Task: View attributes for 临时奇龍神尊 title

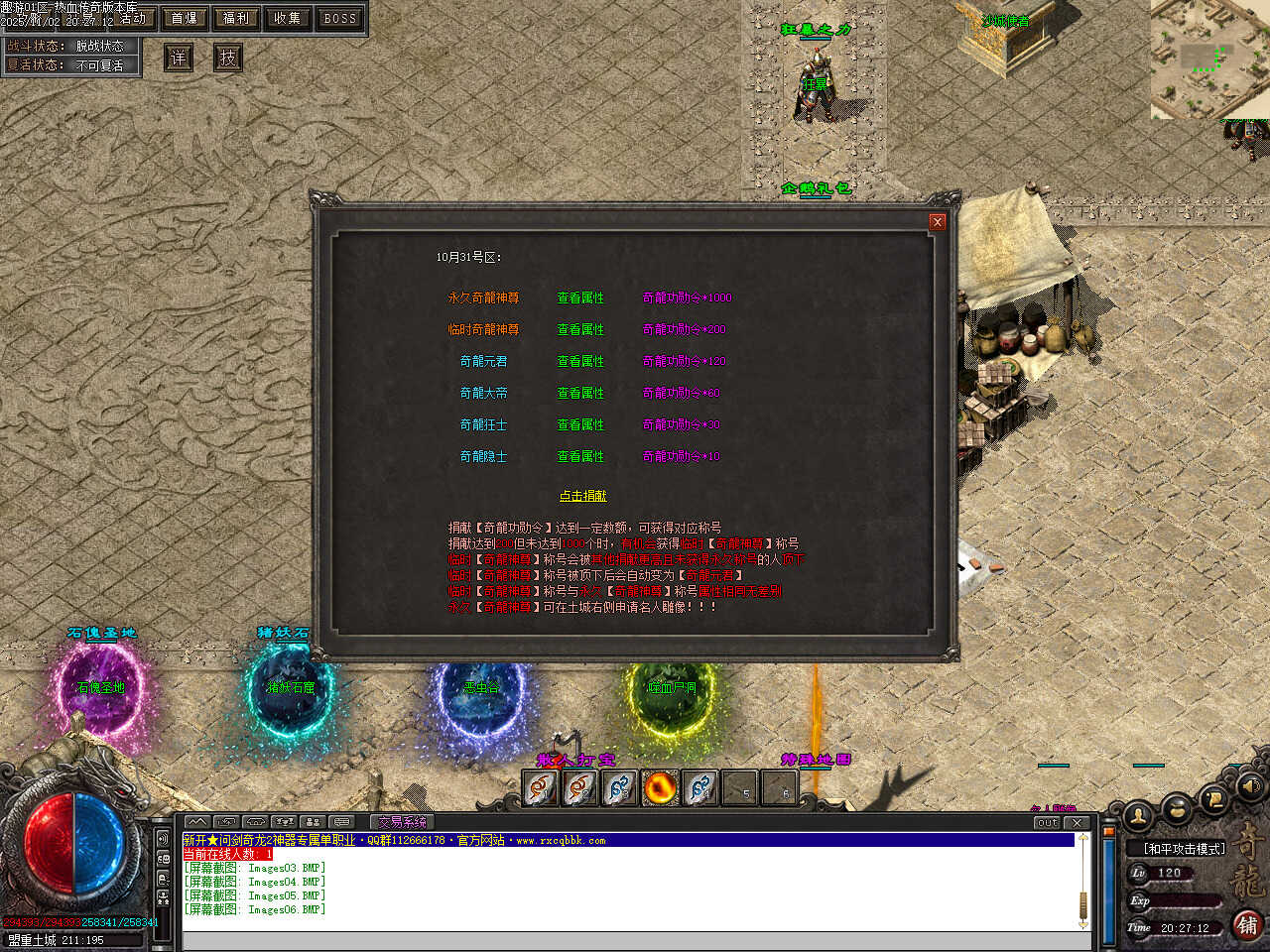Action: click(580, 329)
